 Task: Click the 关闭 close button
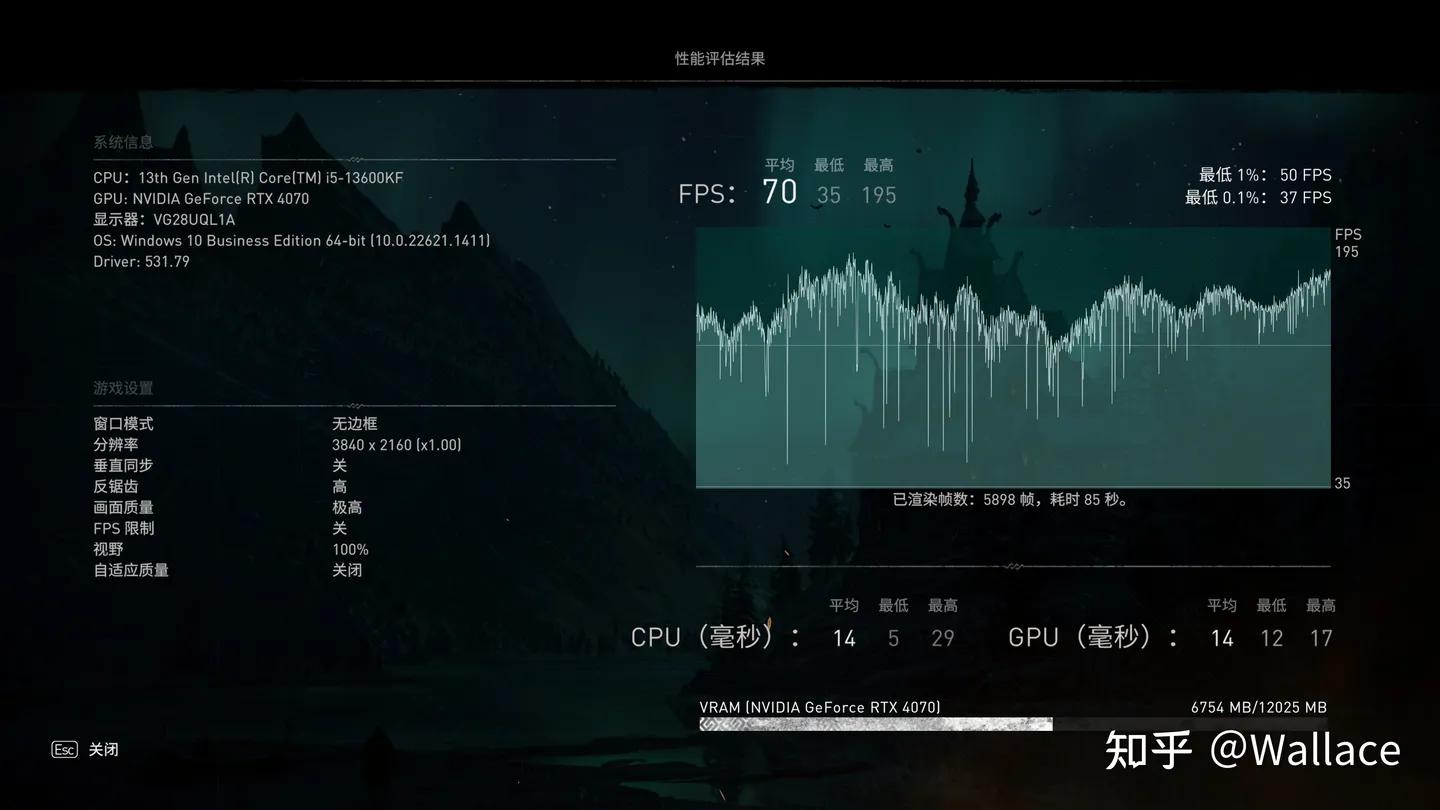point(104,748)
